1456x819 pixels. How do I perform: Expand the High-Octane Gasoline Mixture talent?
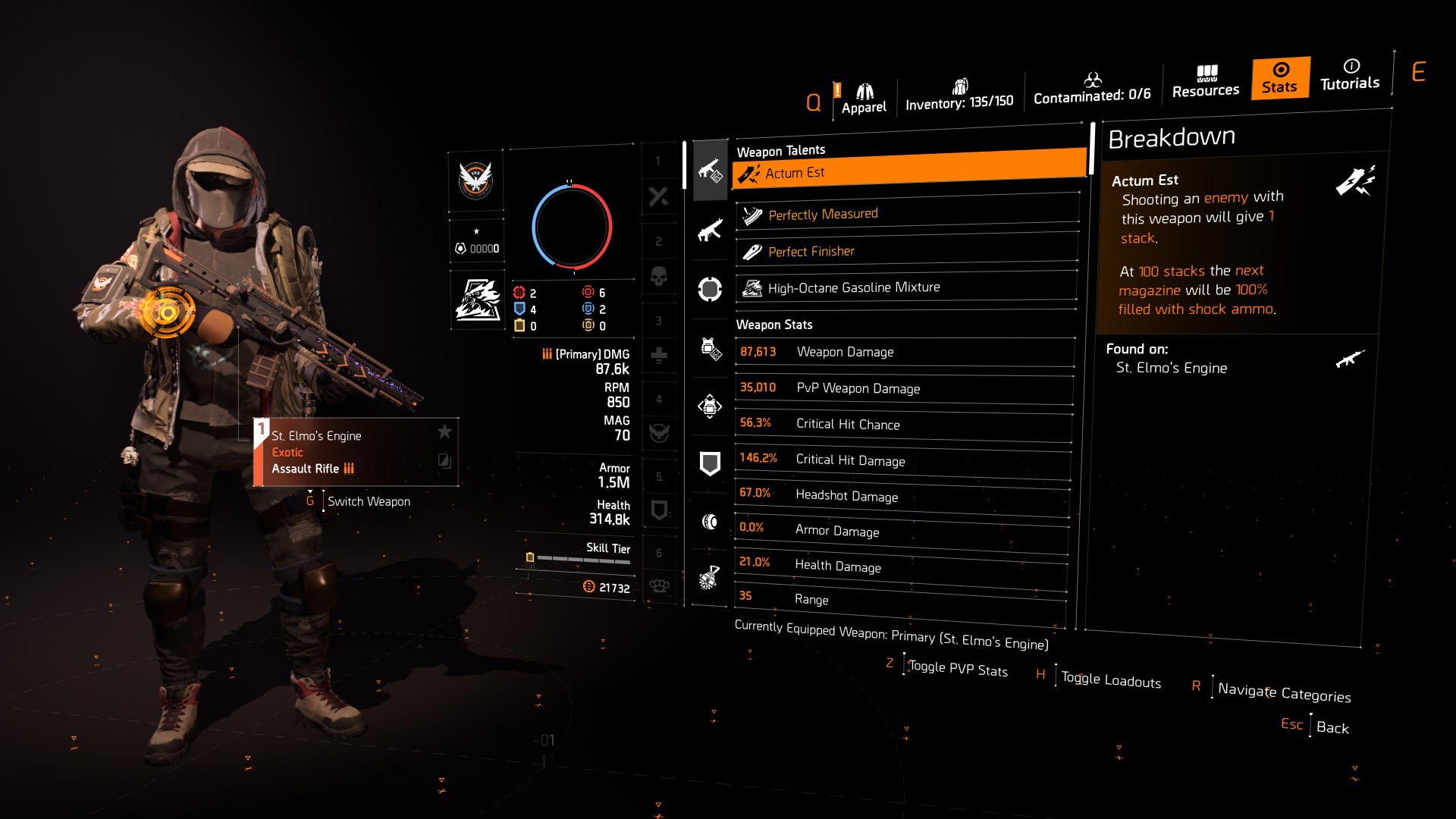click(x=907, y=287)
